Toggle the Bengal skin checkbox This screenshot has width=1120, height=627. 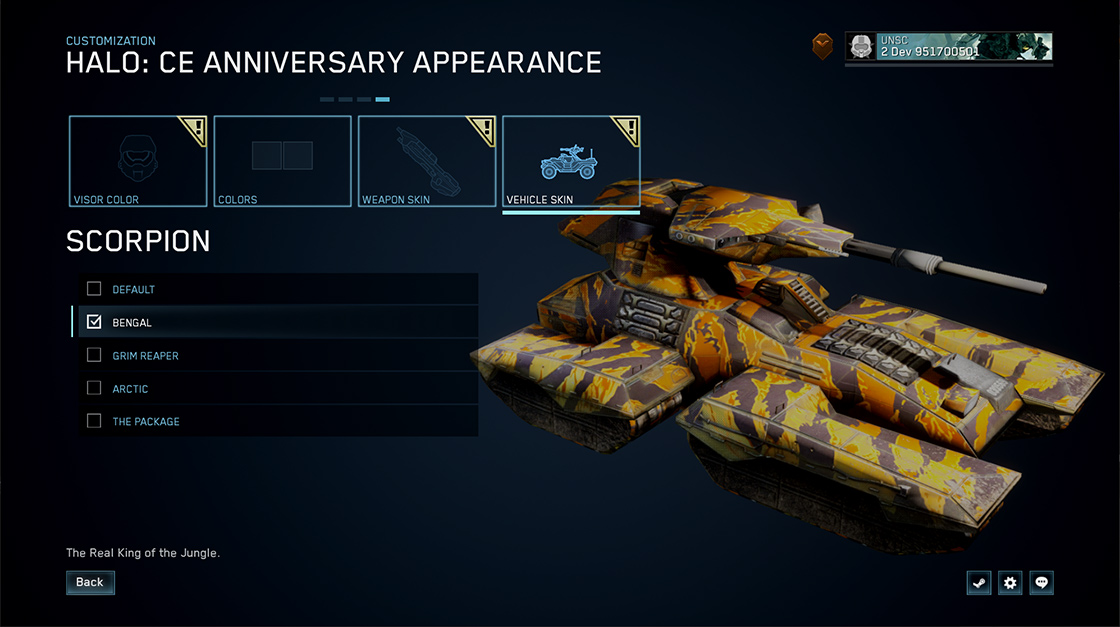tap(94, 322)
